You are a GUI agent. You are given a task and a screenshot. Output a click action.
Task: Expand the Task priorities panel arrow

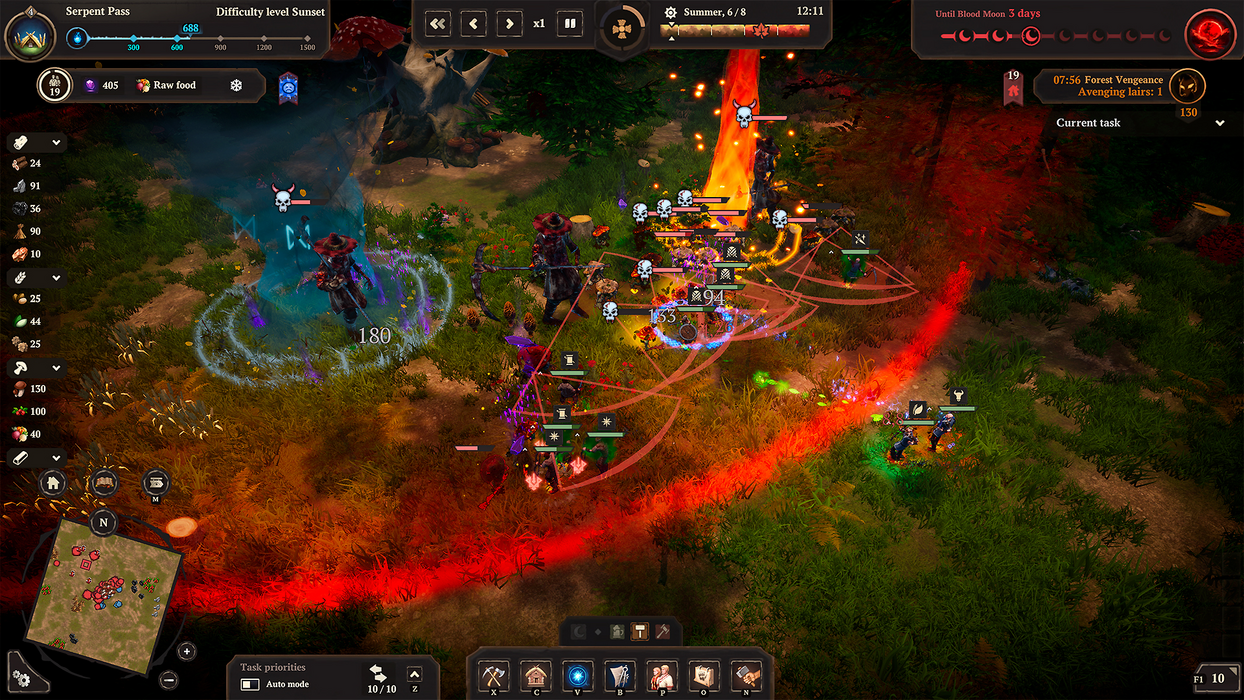415,675
